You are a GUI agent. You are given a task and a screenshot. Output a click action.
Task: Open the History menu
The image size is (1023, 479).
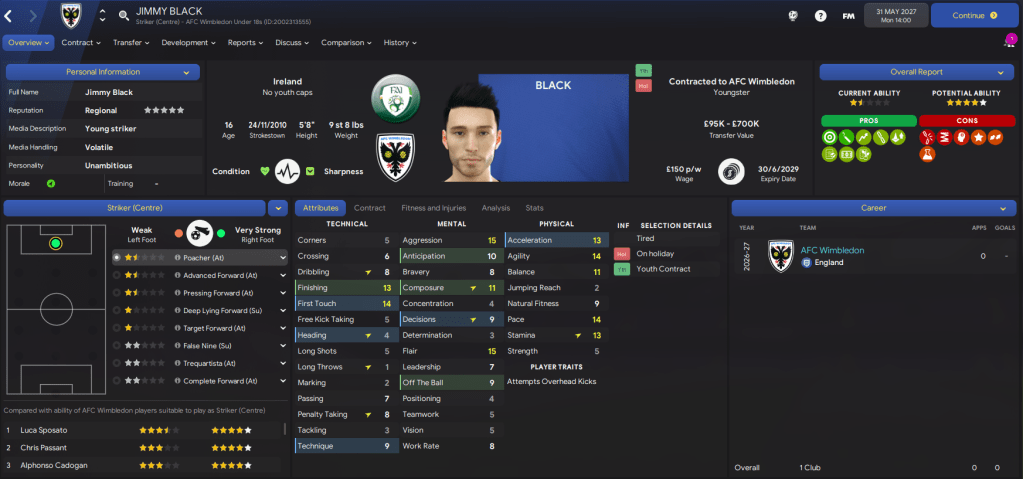point(400,43)
